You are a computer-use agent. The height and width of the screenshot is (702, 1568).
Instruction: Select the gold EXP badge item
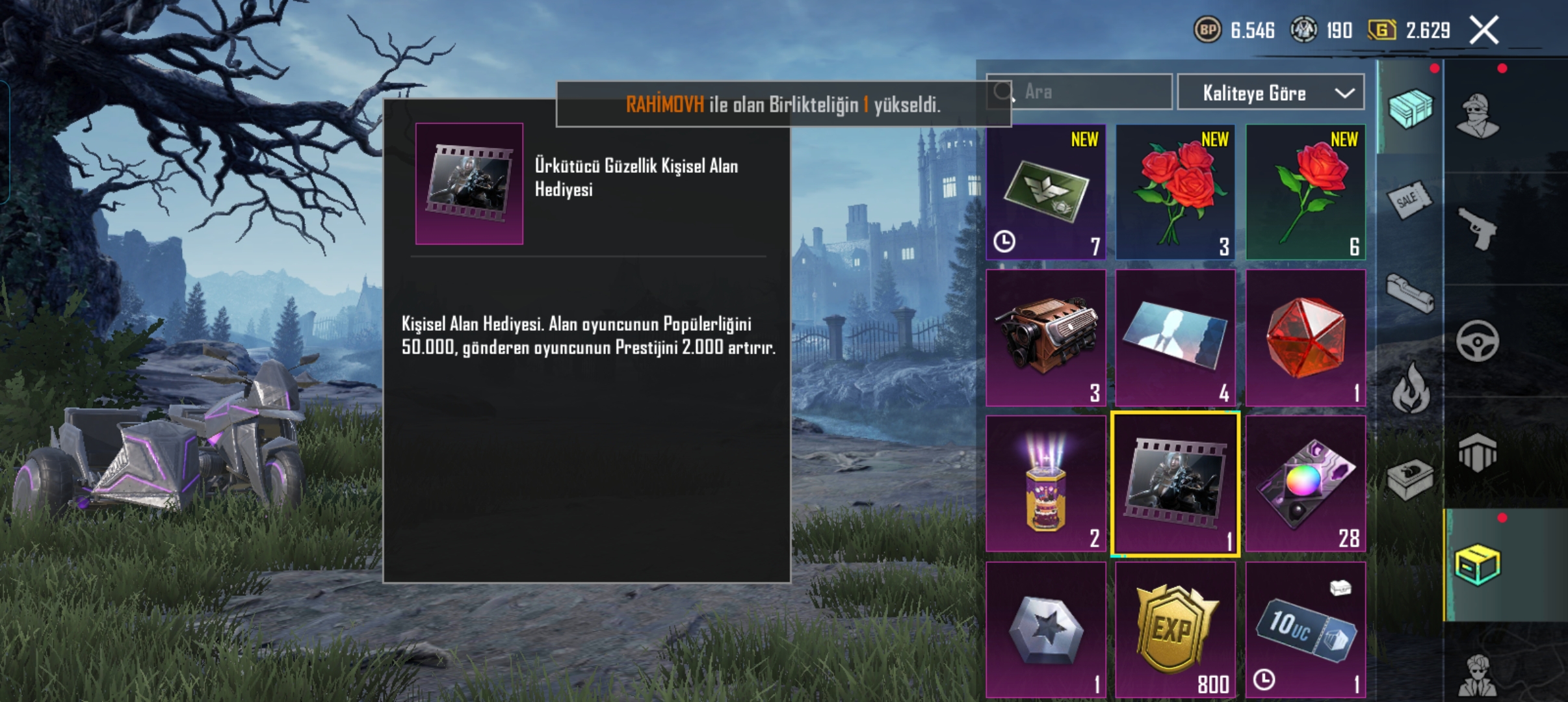1175,629
